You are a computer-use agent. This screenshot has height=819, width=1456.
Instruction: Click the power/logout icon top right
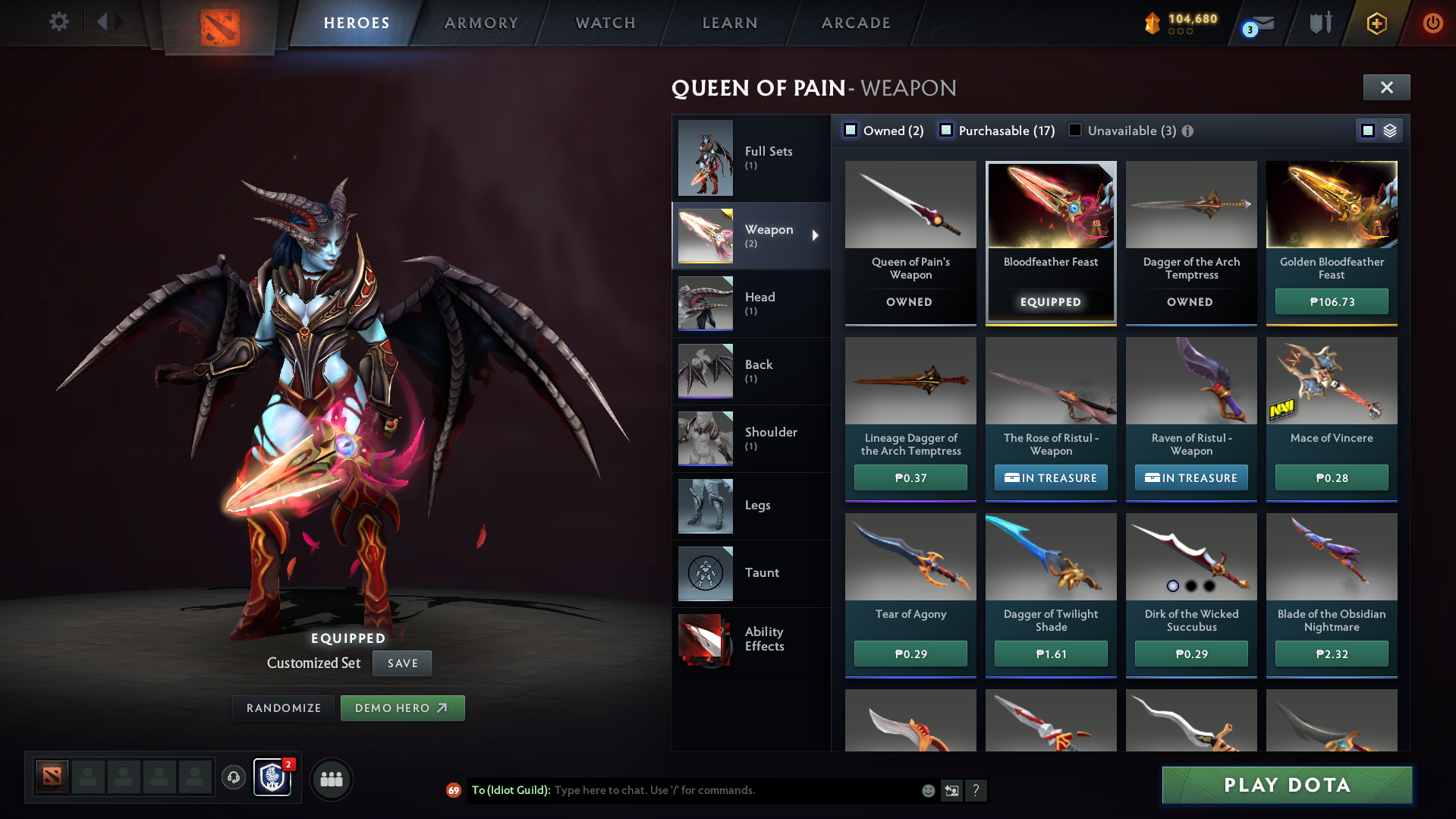coord(1432,23)
